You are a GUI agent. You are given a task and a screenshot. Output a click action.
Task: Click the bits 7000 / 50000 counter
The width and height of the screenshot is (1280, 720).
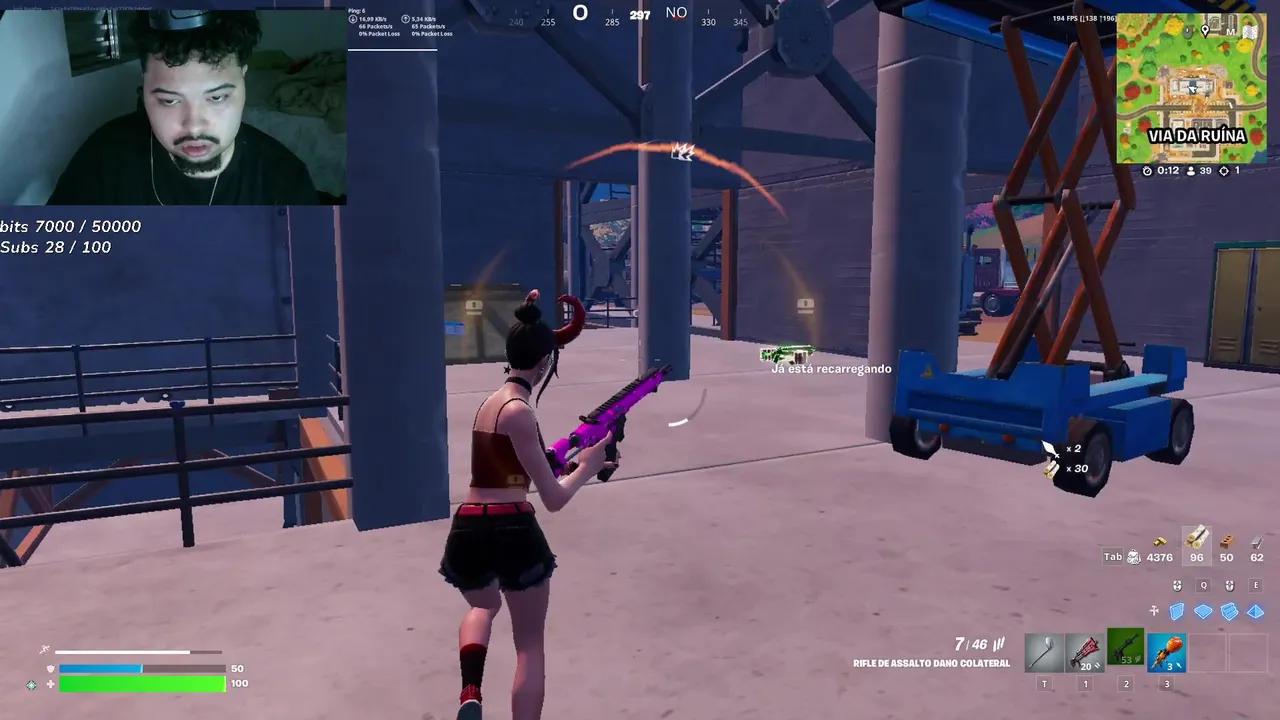[x=71, y=226]
